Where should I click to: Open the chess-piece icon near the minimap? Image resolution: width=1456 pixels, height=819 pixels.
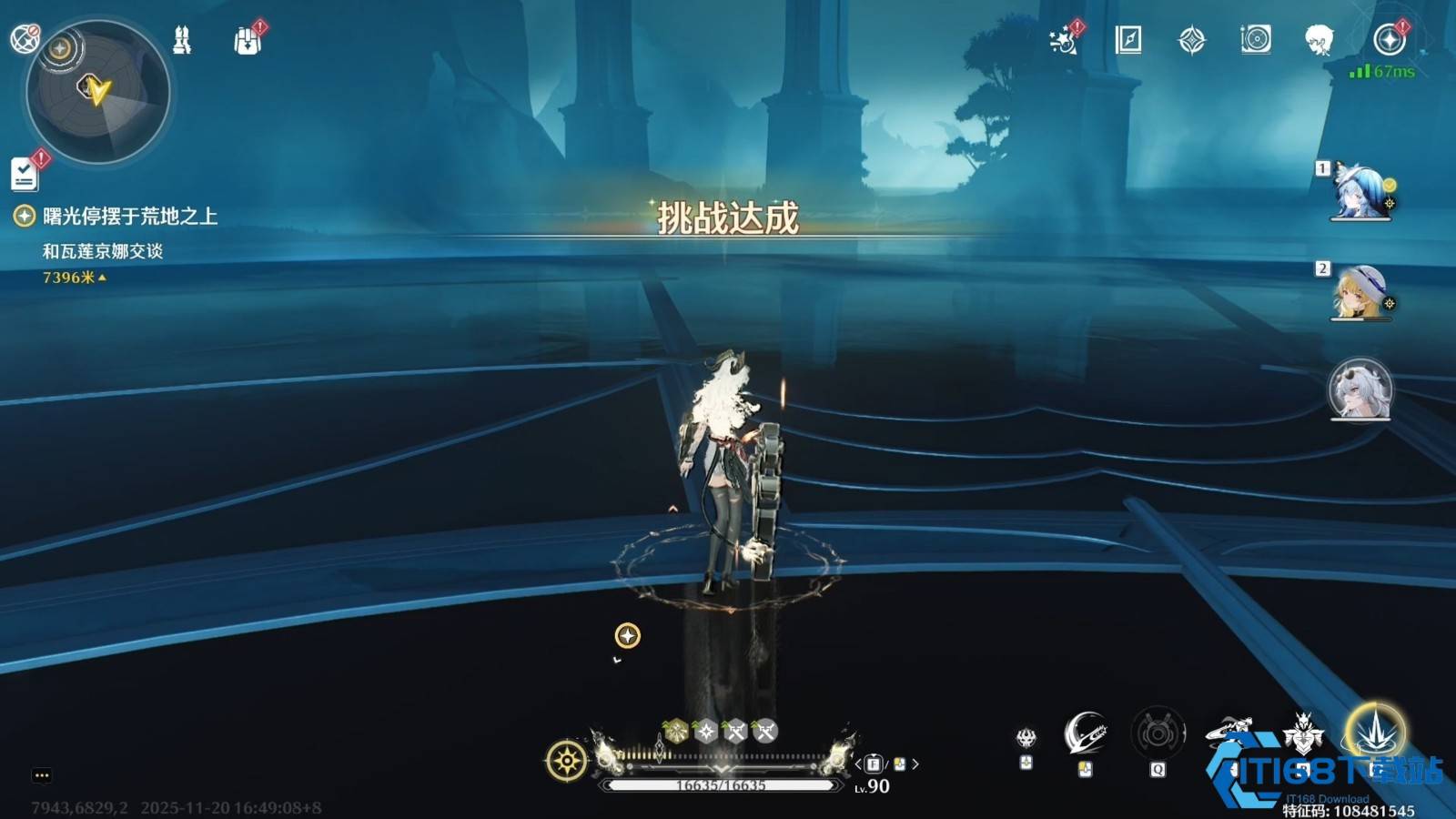[182, 40]
